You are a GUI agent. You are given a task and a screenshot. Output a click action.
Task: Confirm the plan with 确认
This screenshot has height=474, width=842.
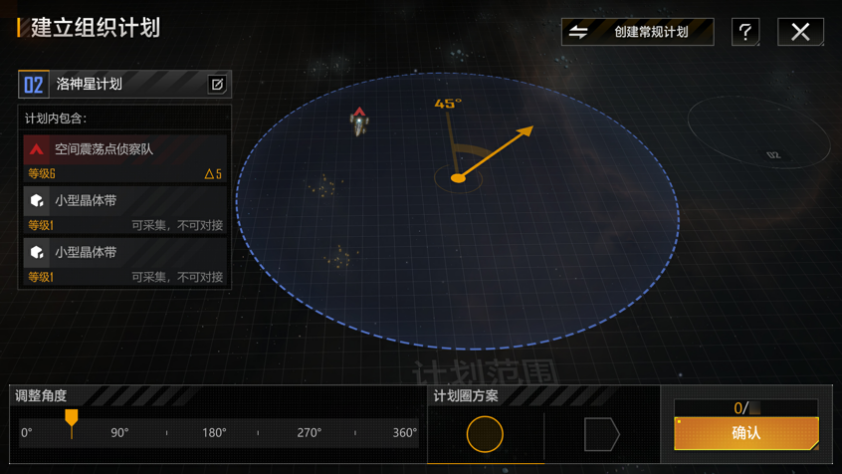pyautogui.click(x=746, y=433)
